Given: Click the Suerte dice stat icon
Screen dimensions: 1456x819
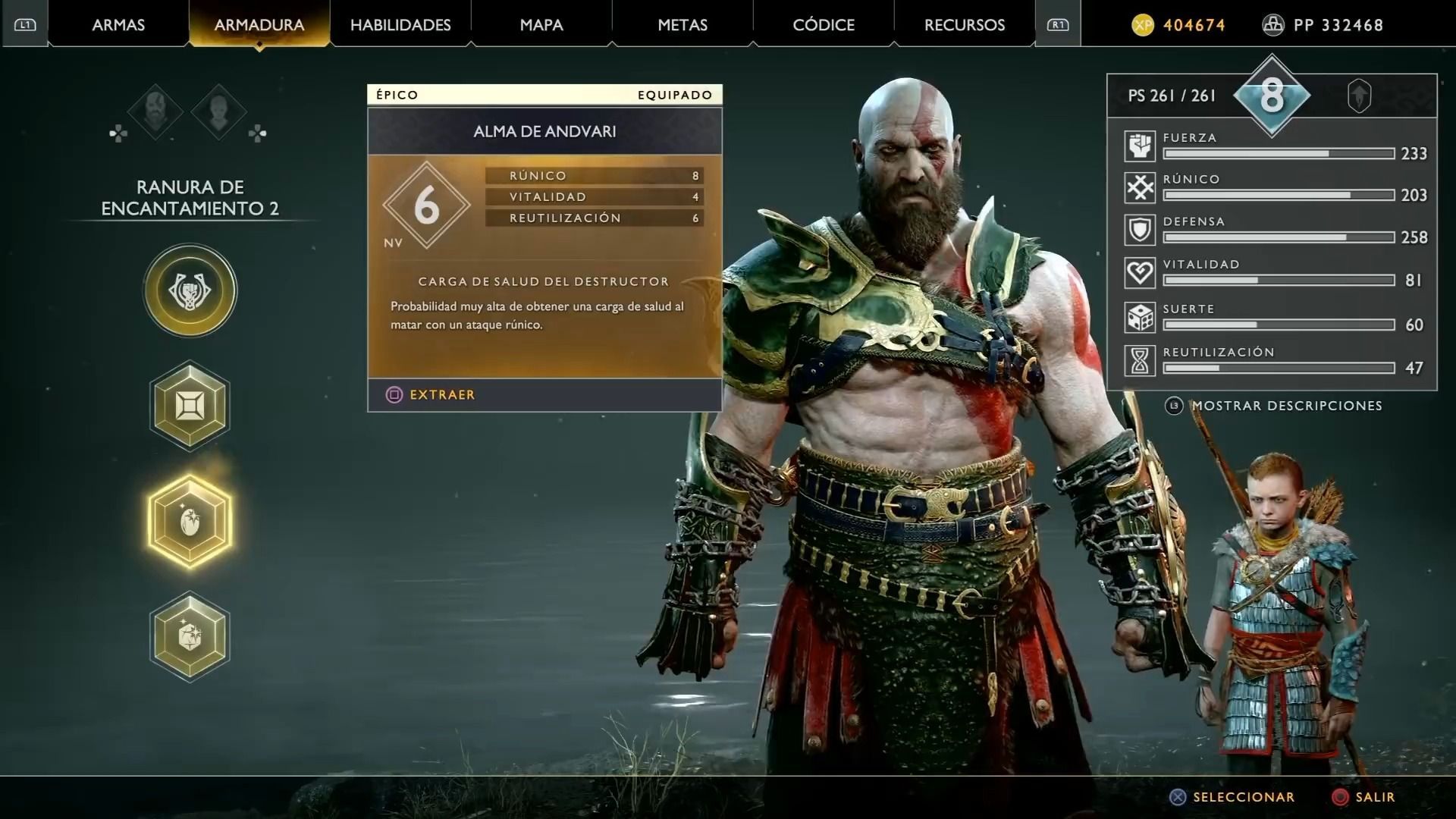Looking at the screenshot, I should point(1140,318).
